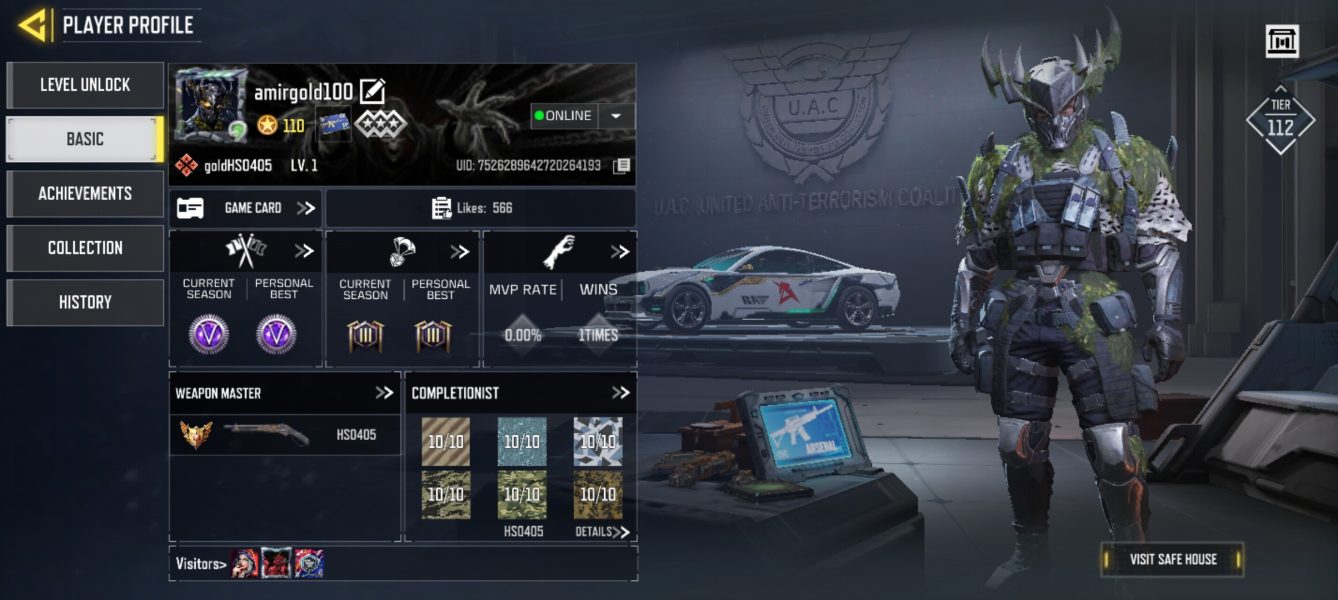Open the Achievements tab
1338x600 pixels.
coord(85,193)
